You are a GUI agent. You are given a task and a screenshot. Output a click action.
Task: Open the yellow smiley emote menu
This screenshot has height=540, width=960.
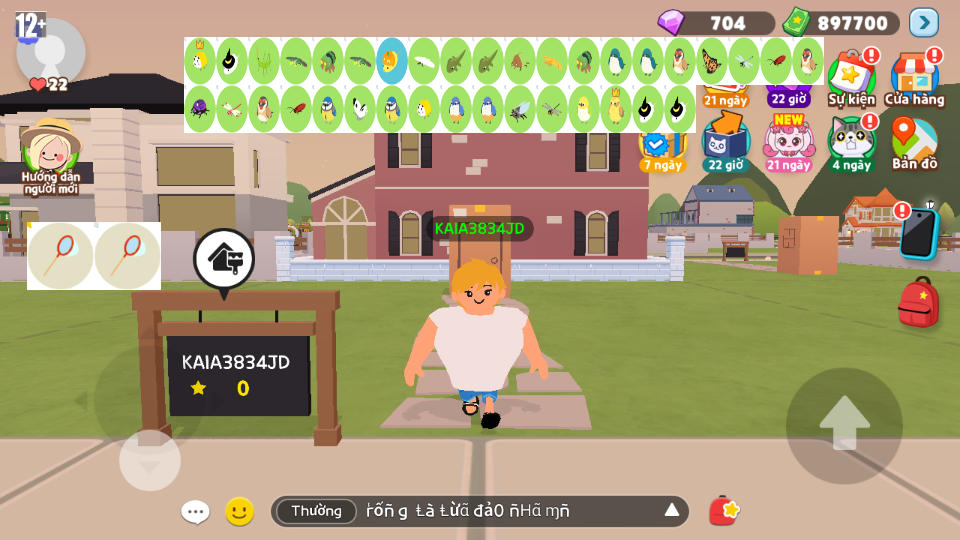(x=239, y=512)
